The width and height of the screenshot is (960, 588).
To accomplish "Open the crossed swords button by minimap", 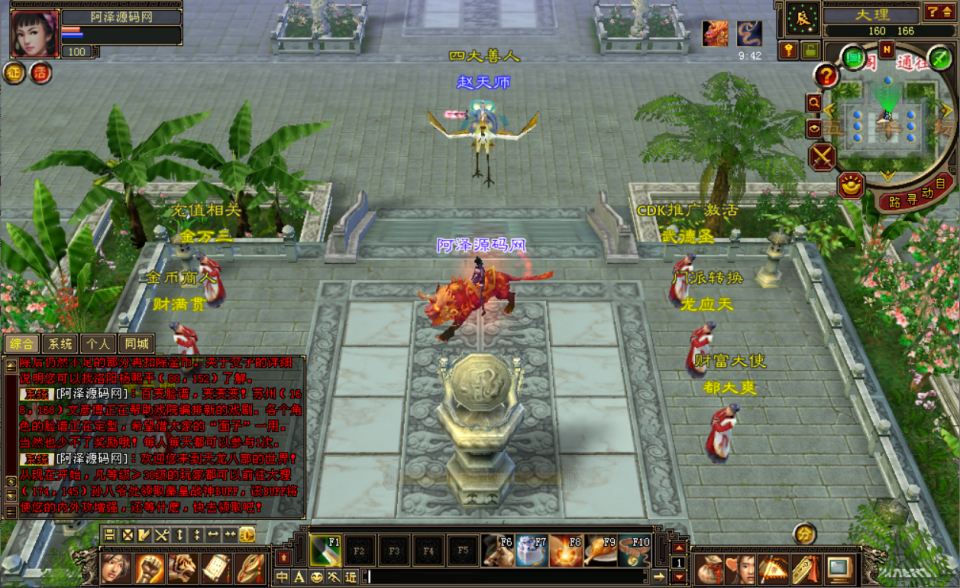I will click(x=823, y=156).
